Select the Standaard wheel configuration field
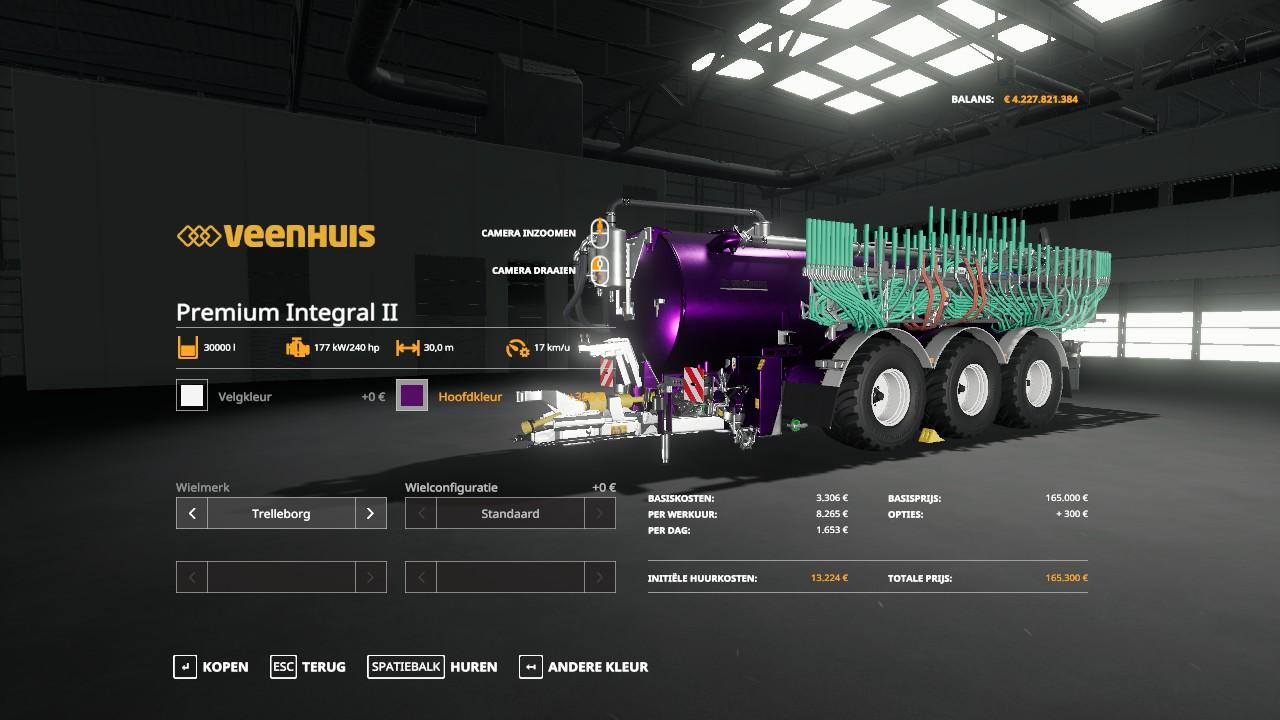This screenshot has height=720, width=1280. click(x=510, y=514)
